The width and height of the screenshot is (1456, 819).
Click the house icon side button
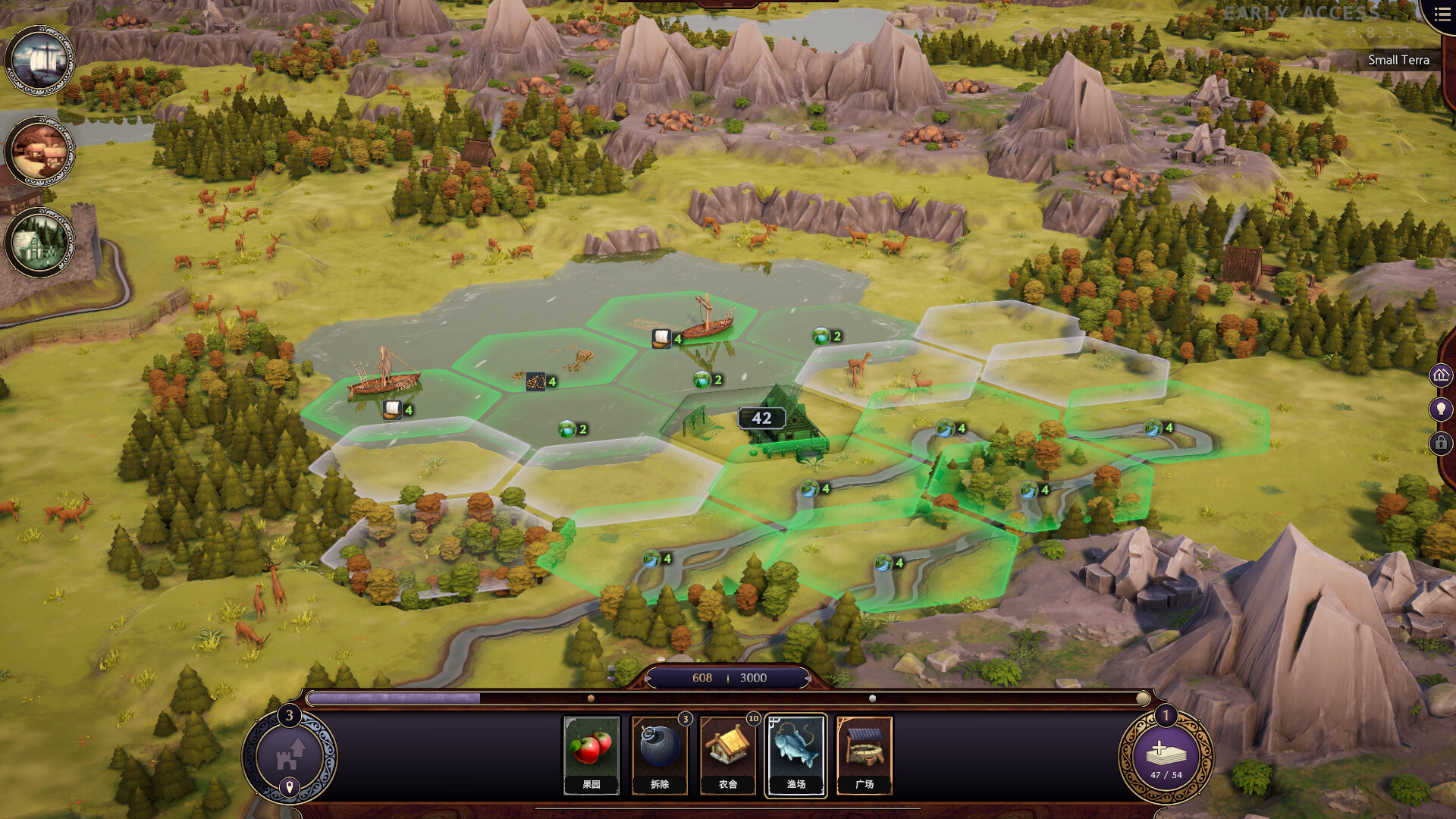(x=1441, y=375)
